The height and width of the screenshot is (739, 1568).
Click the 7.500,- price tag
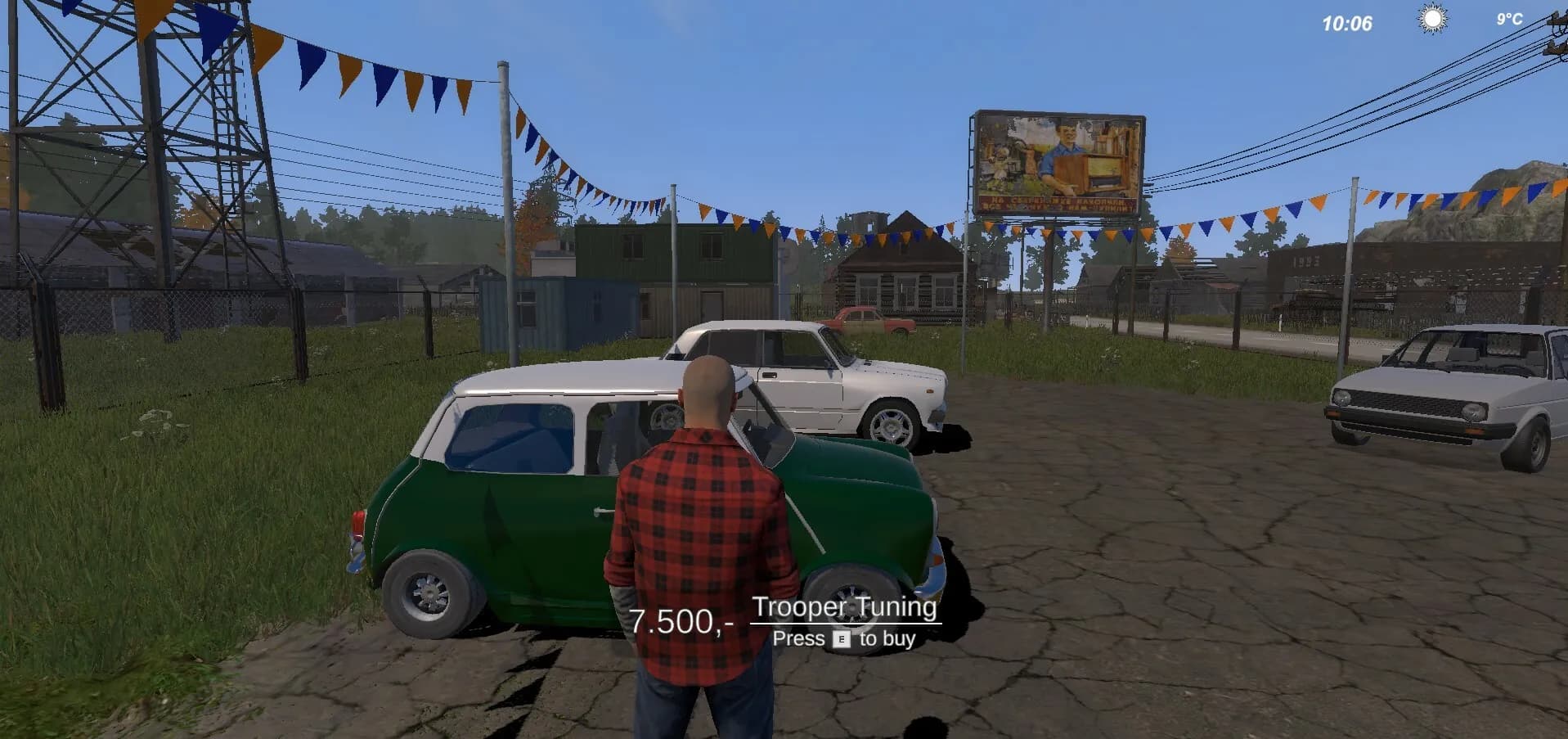click(682, 622)
